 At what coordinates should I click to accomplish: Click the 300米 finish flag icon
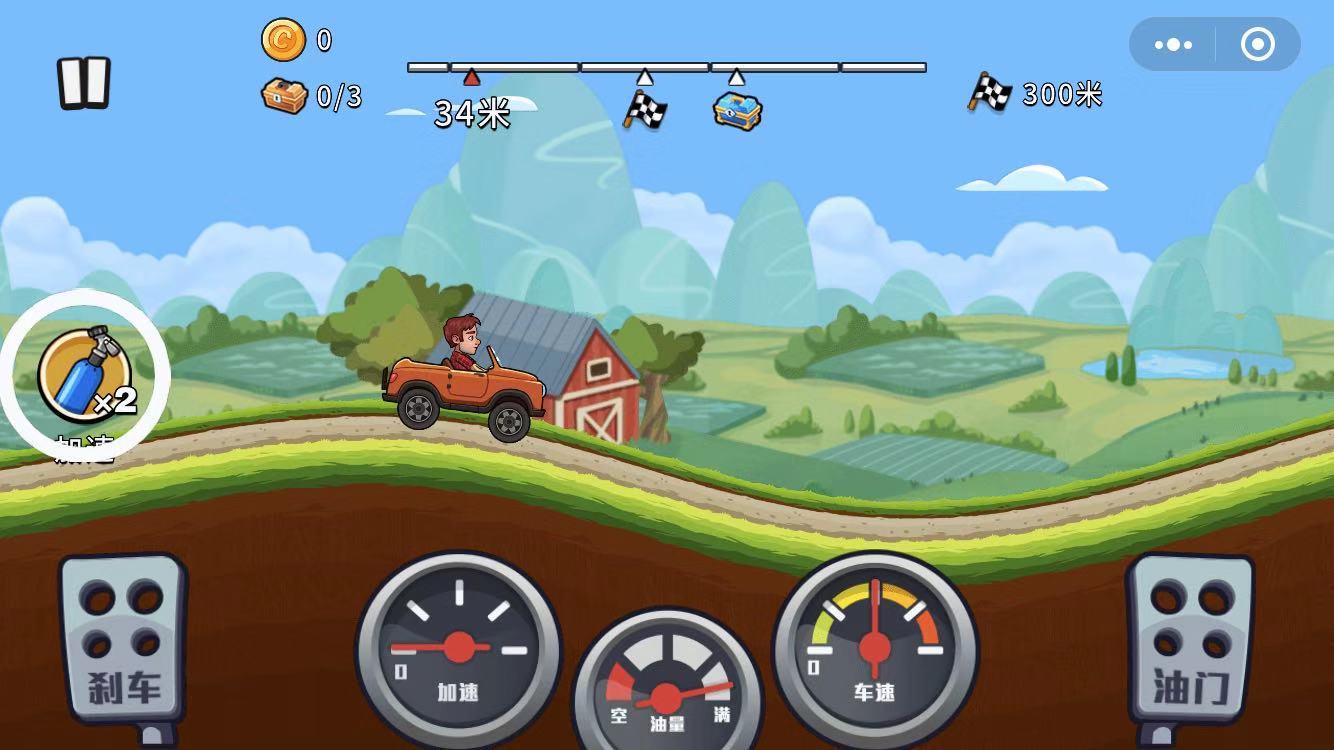point(989,94)
